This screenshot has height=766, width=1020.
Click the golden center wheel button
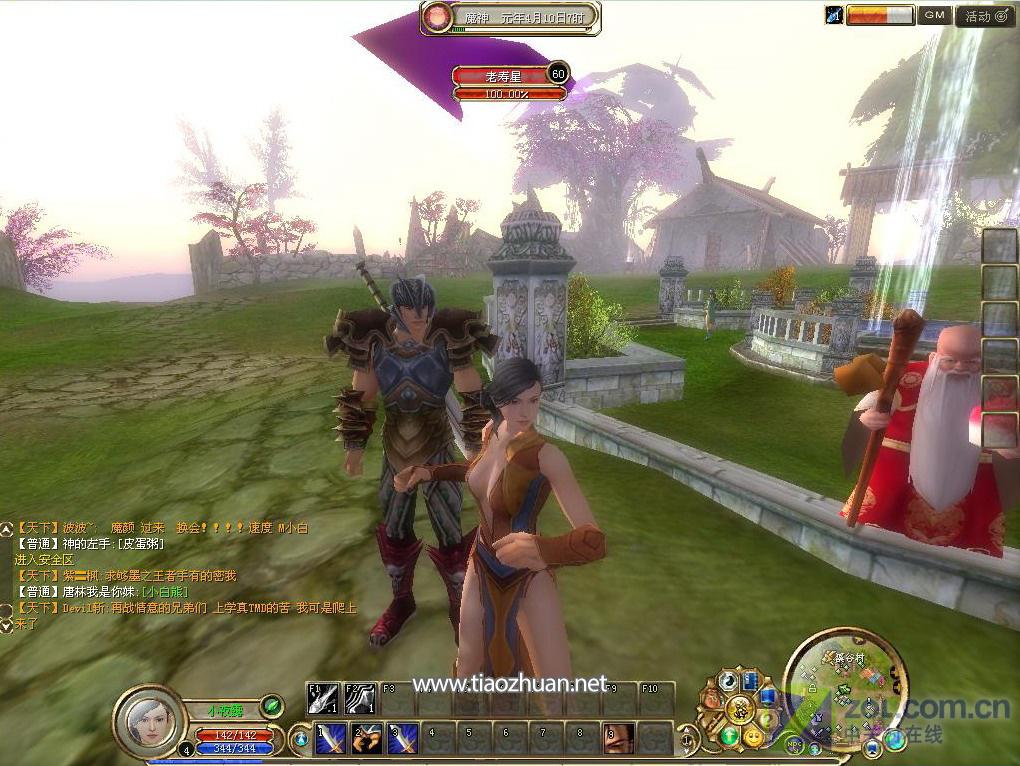pos(741,709)
